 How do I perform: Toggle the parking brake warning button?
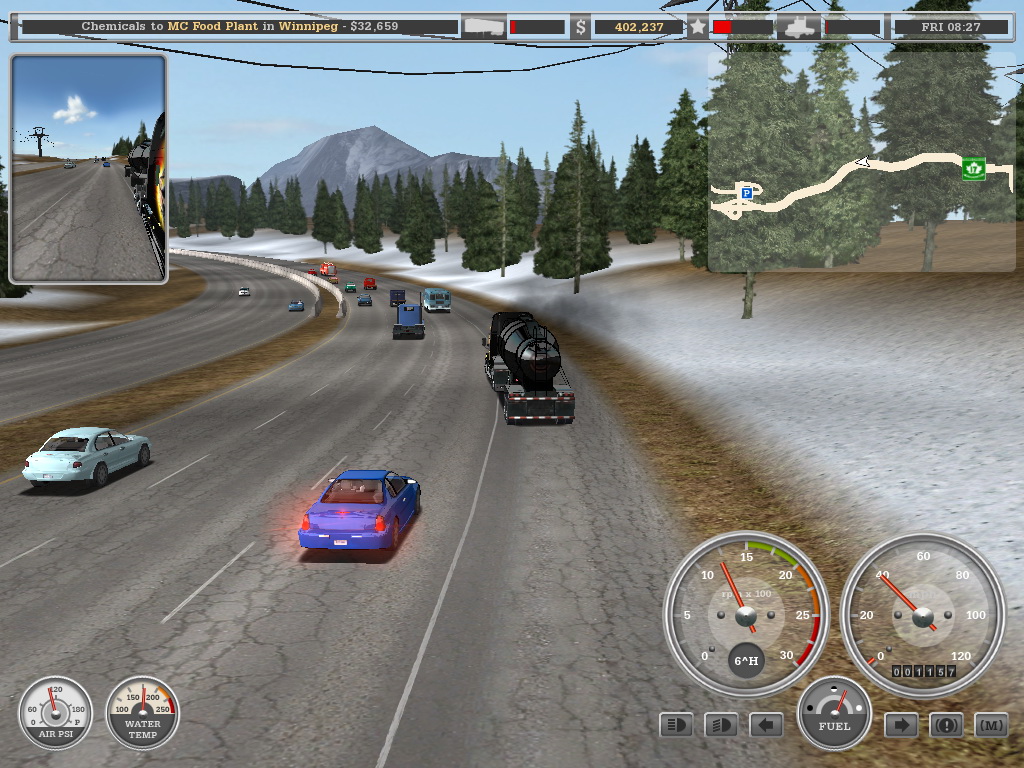click(x=946, y=725)
